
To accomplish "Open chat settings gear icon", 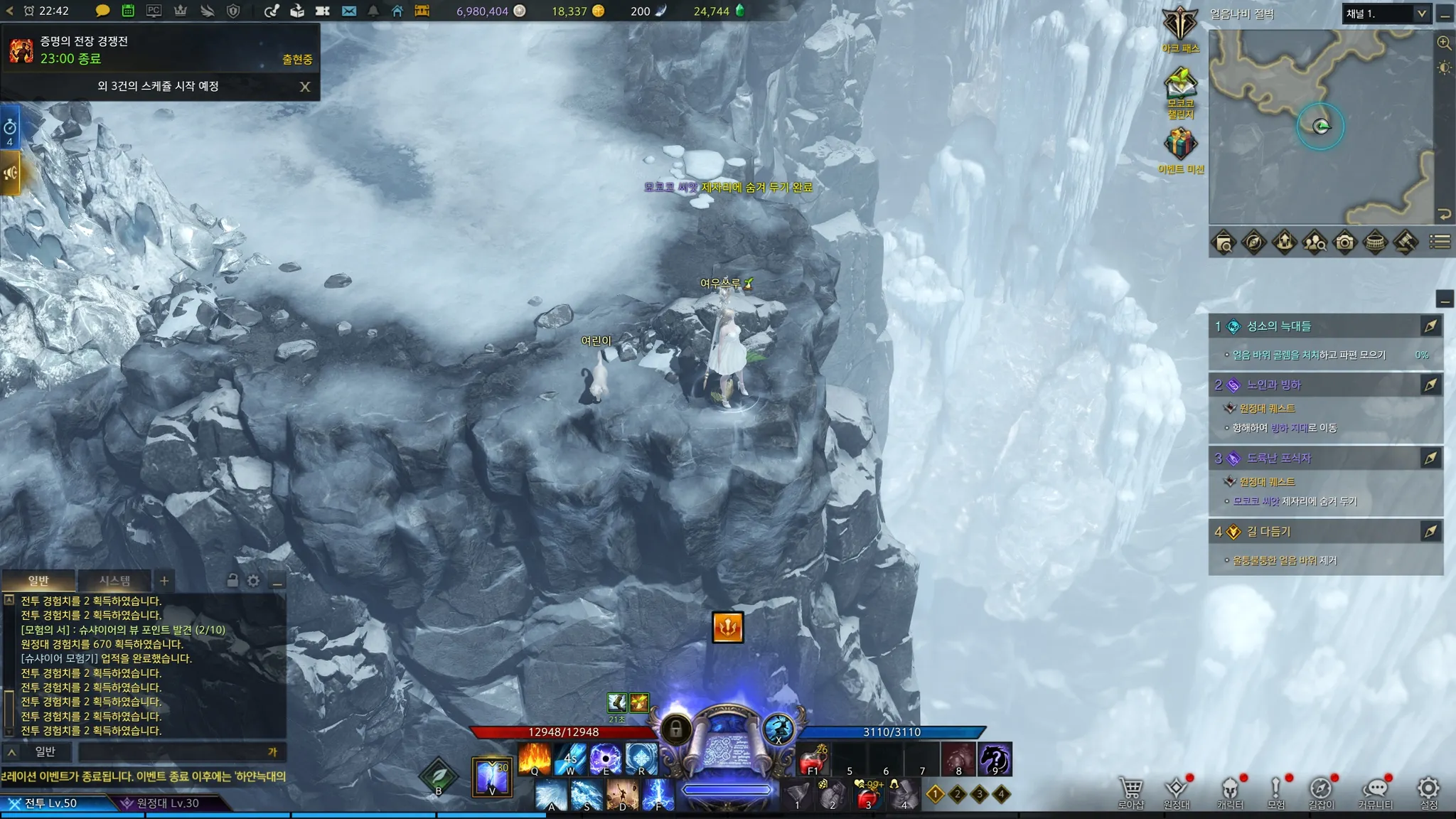I will [254, 581].
